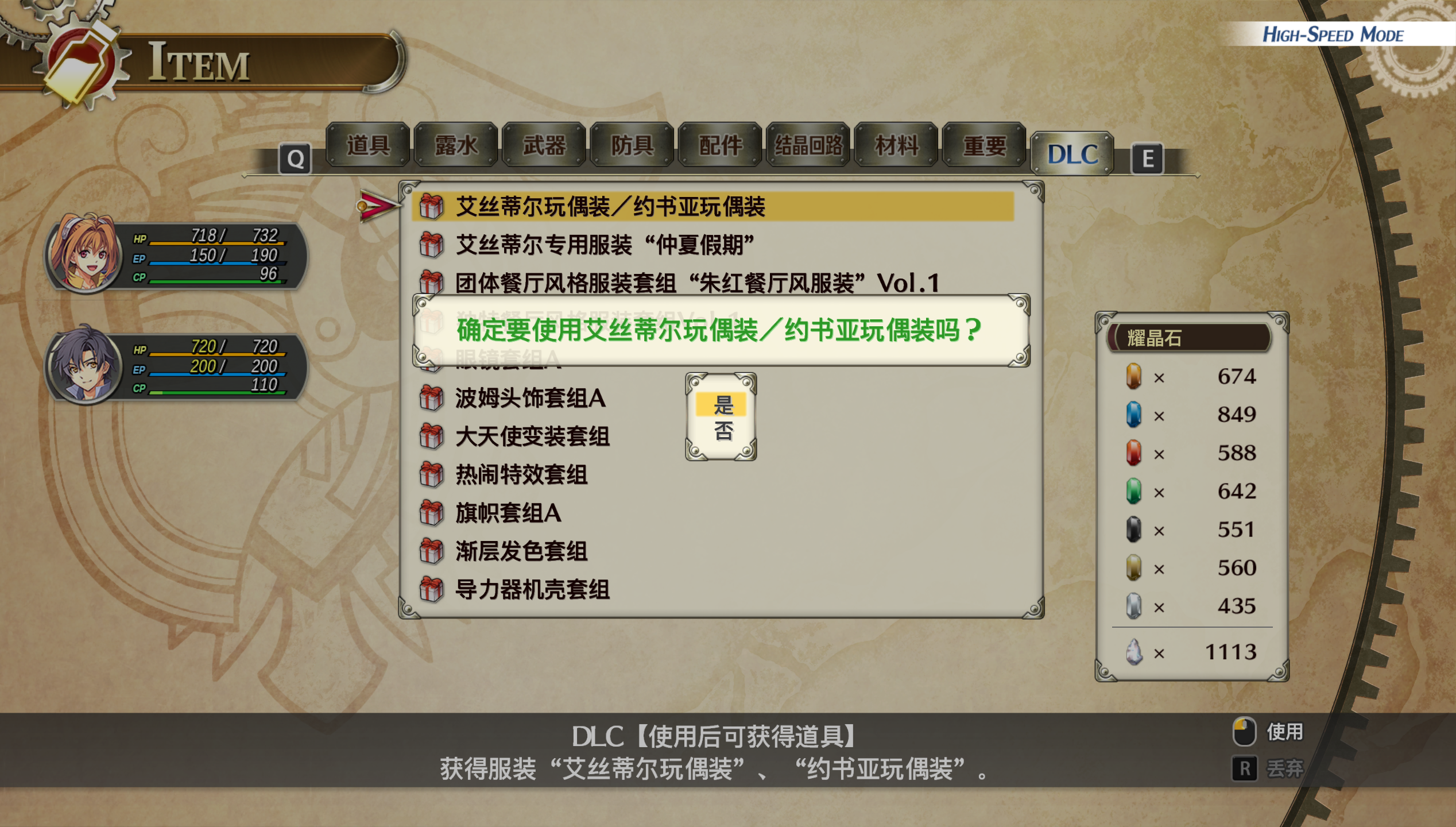
Task: Select the 武器 weapons tab
Action: click(x=544, y=145)
